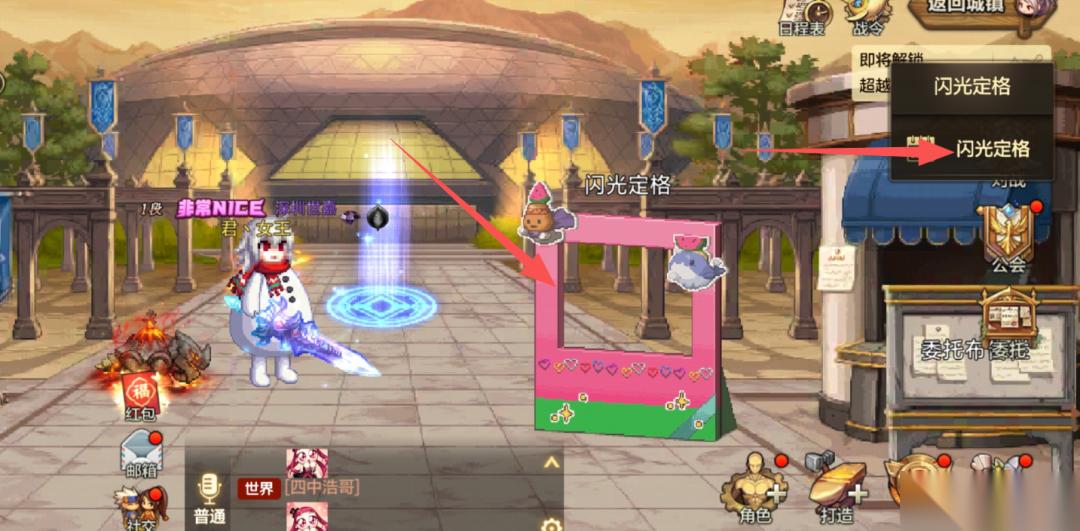Open chat settings gear icon
This screenshot has width=1080, height=531.
[x=550, y=523]
